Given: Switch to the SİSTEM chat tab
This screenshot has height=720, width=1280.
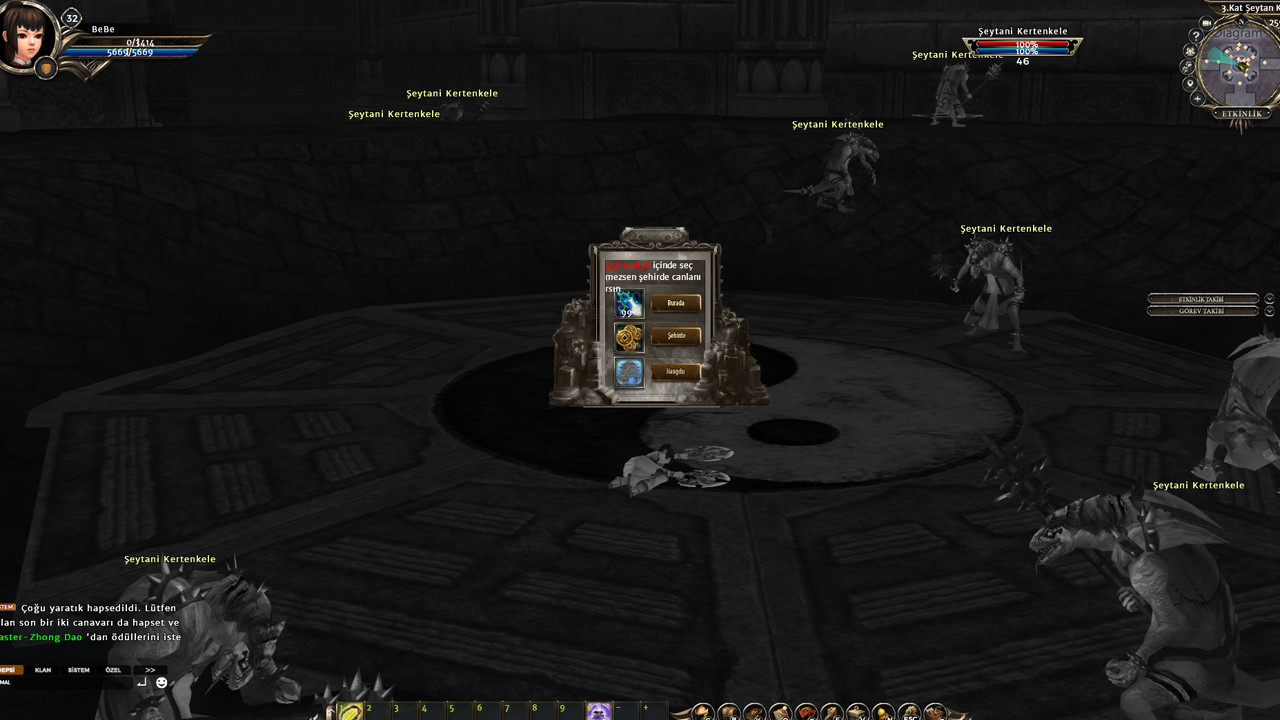Looking at the screenshot, I should 78,670.
